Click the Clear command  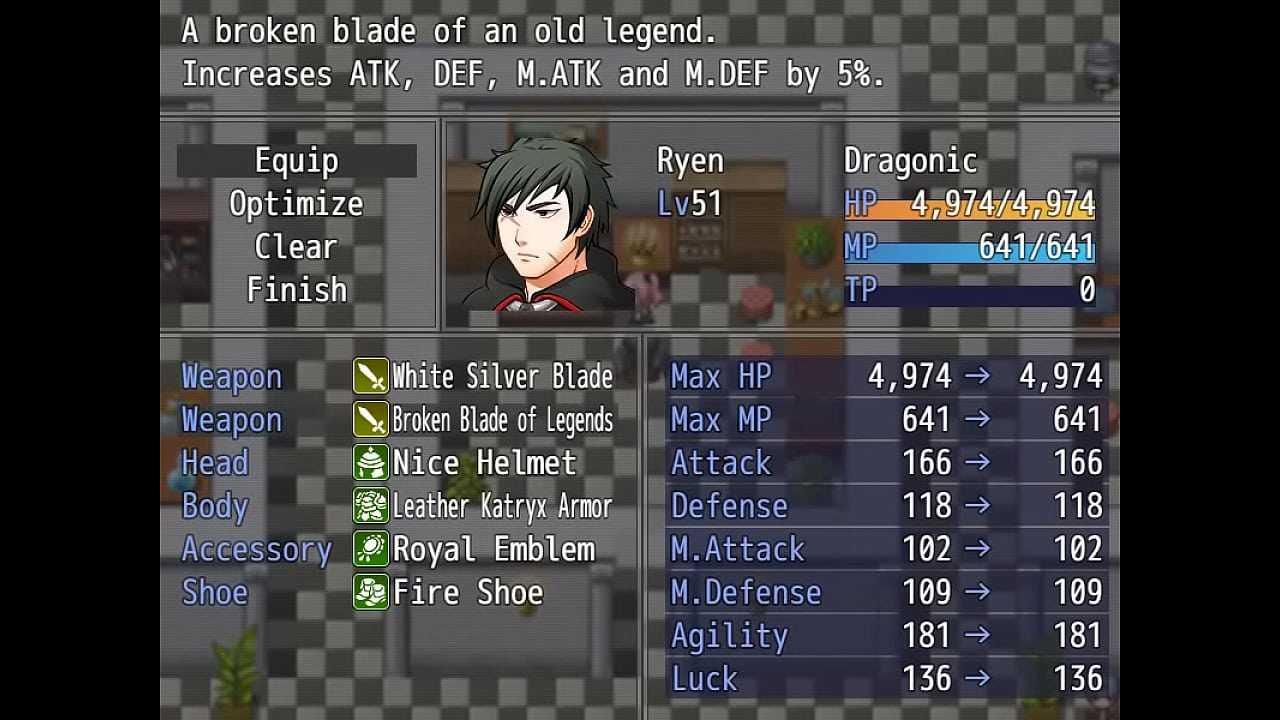coord(296,247)
